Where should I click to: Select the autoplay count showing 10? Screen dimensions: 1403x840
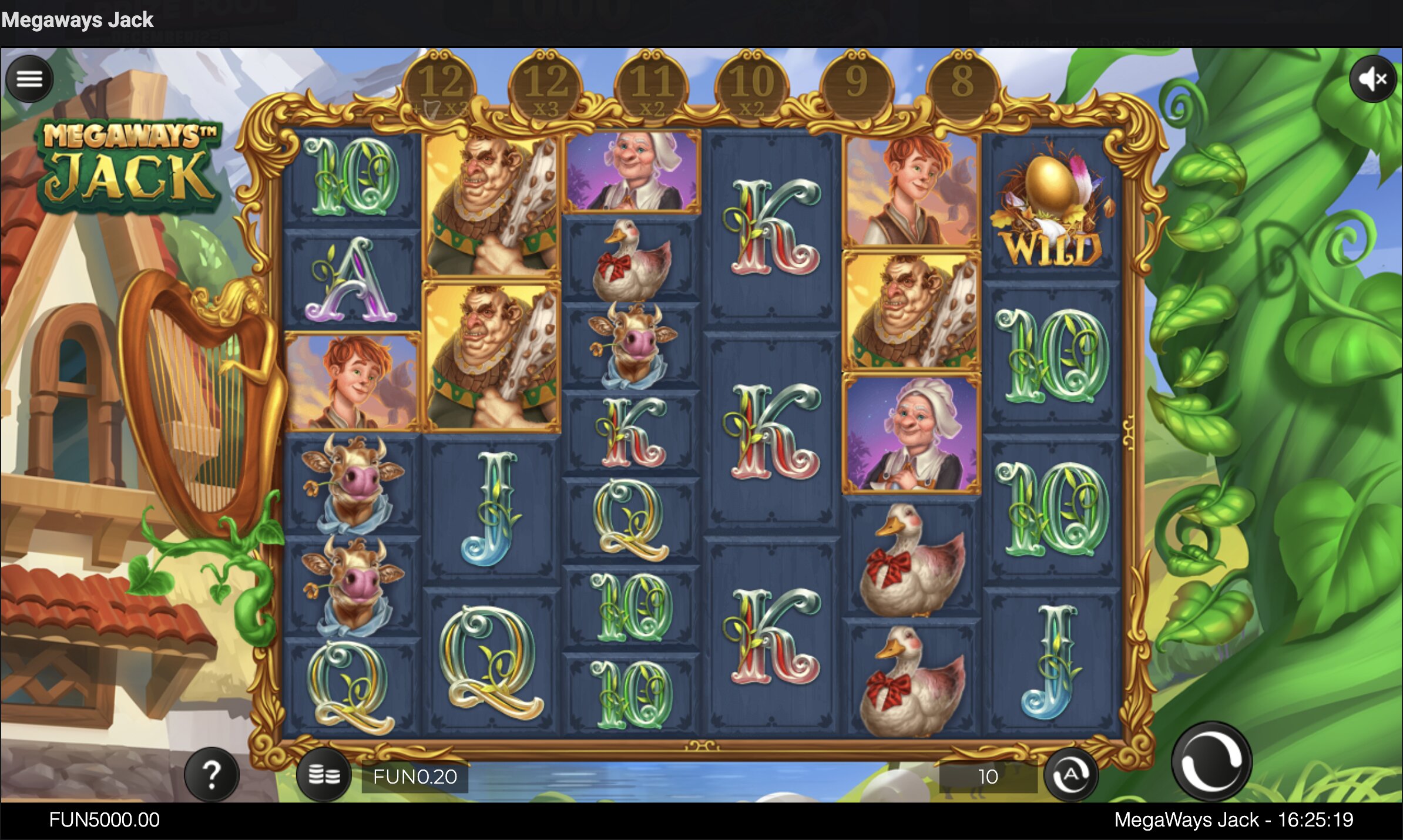(988, 777)
